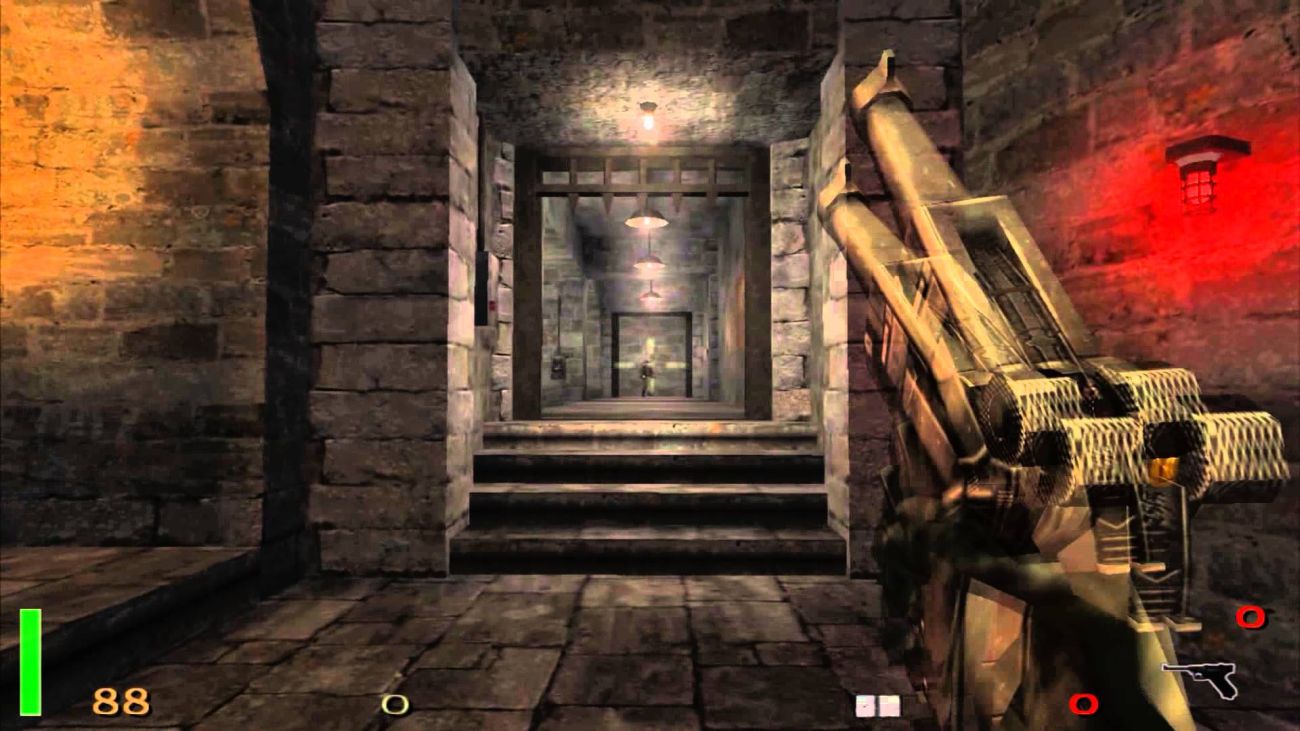1300x731 pixels.
Task: Click the barred transom above the doorway
Action: [x=645, y=175]
